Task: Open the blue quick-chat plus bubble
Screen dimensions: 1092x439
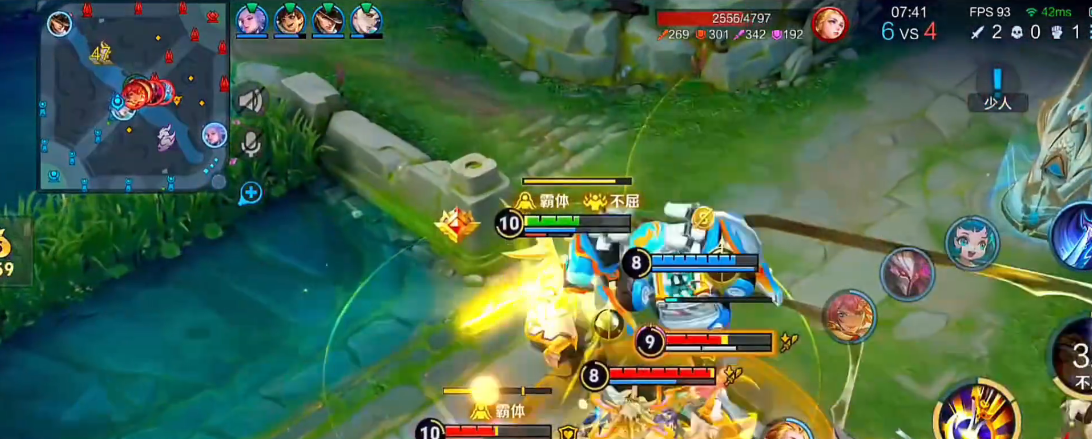Action: coord(250,192)
